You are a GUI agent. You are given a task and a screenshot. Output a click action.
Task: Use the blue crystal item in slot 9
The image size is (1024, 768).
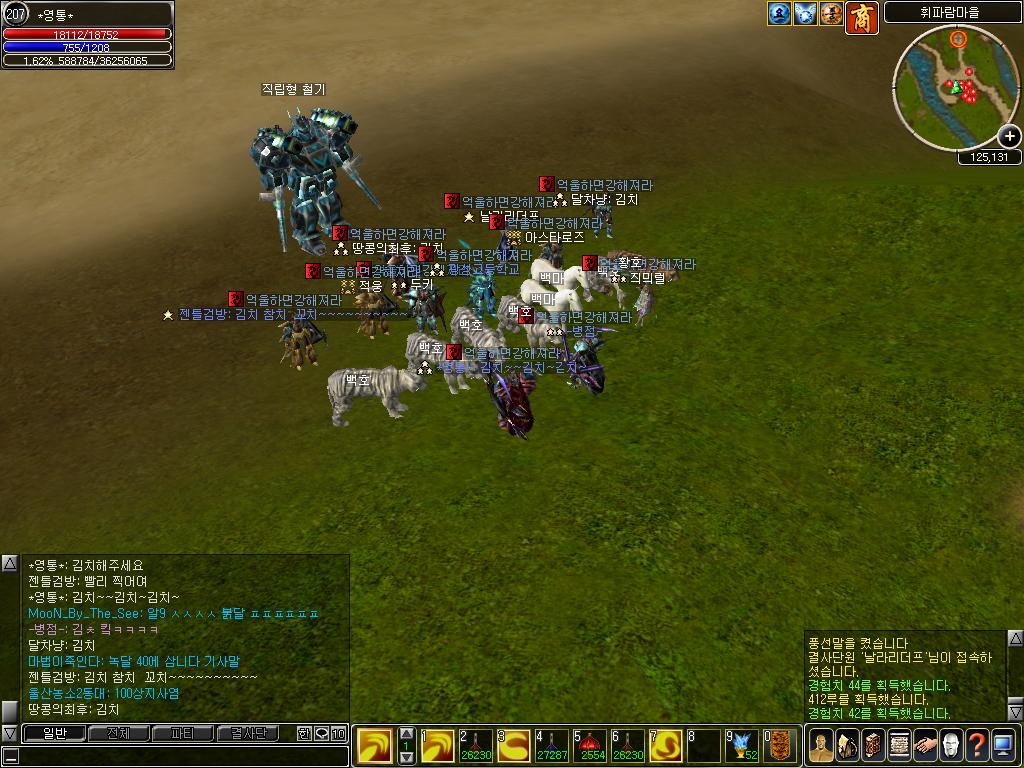coord(742,746)
